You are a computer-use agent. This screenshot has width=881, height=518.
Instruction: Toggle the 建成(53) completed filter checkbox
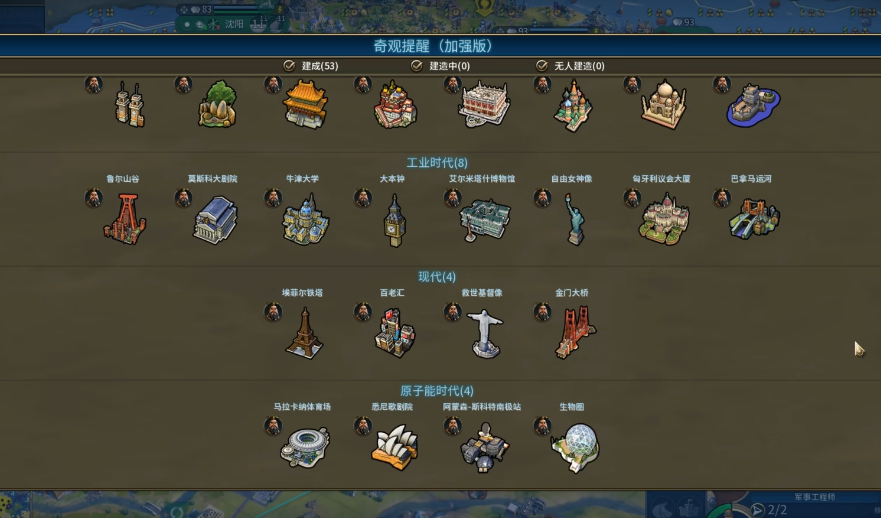click(x=289, y=66)
